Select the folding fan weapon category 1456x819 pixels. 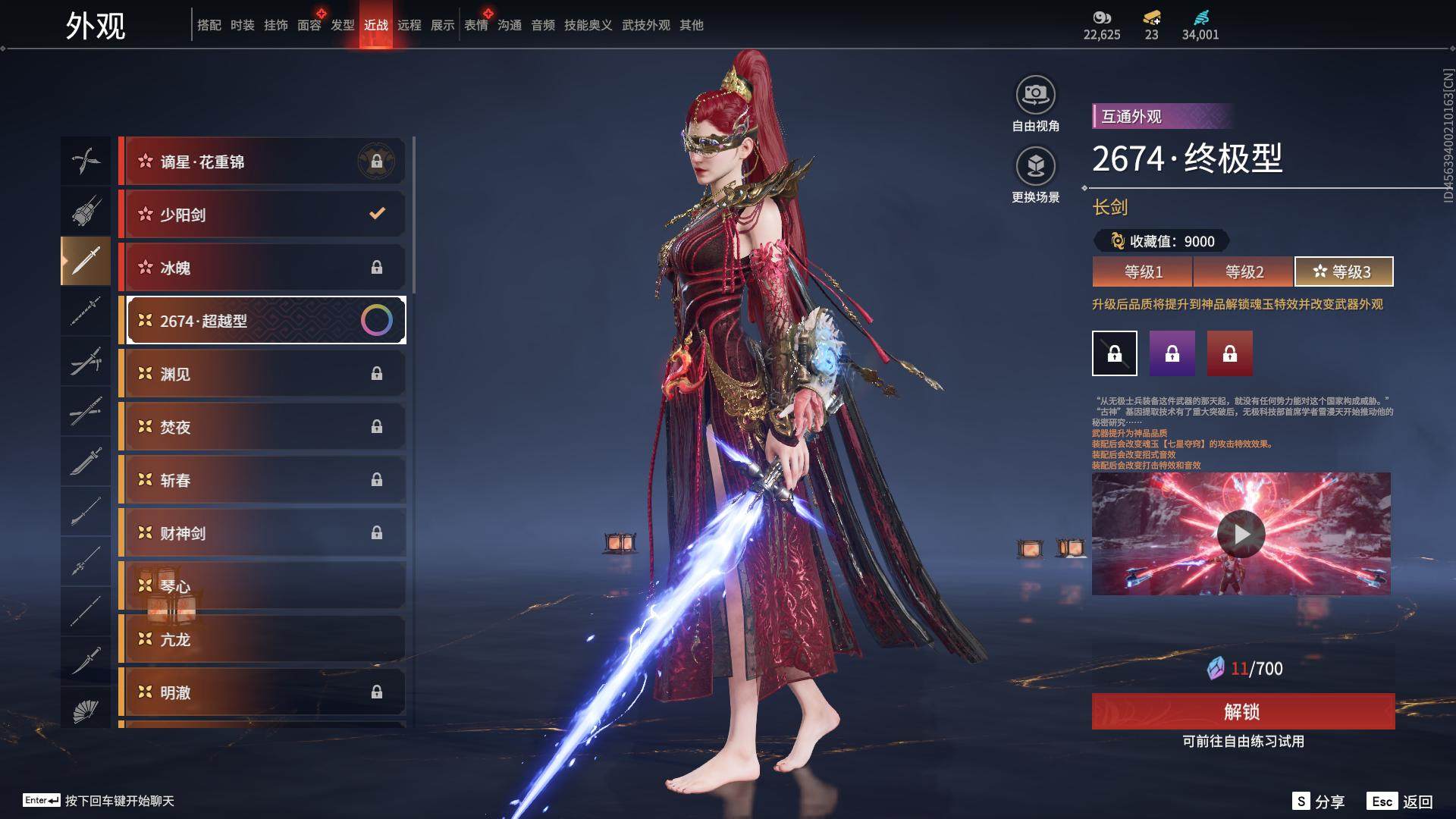pos(86,711)
